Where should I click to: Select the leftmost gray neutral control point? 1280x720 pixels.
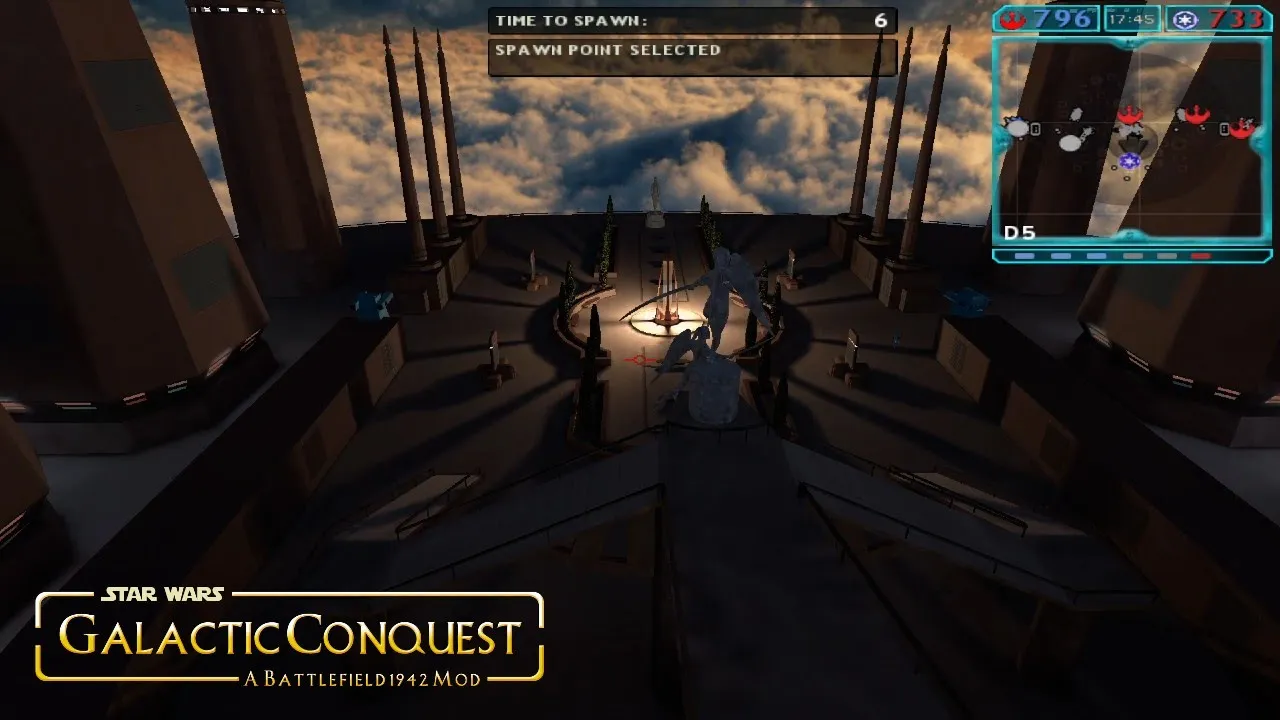(x=1018, y=127)
